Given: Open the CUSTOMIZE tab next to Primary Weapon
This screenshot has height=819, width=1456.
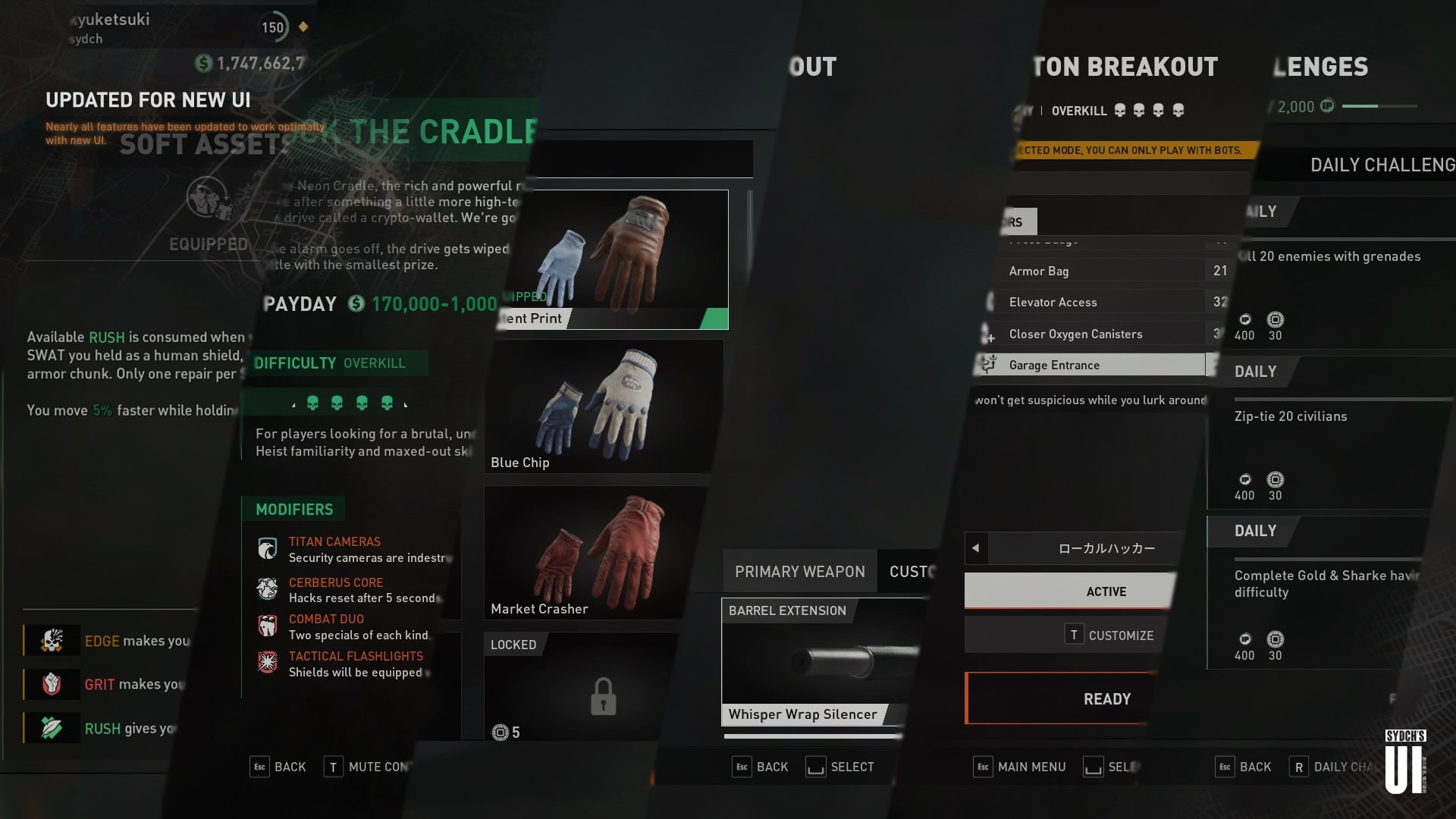Looking at the screenshot, I should (912, 571).
